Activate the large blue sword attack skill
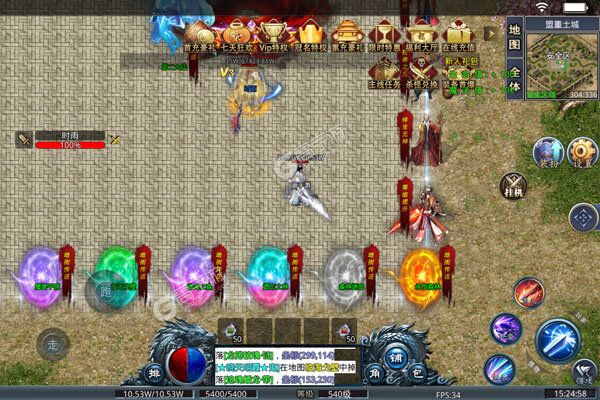This screenshot has width=600, height=400. [x=558, y=340]
